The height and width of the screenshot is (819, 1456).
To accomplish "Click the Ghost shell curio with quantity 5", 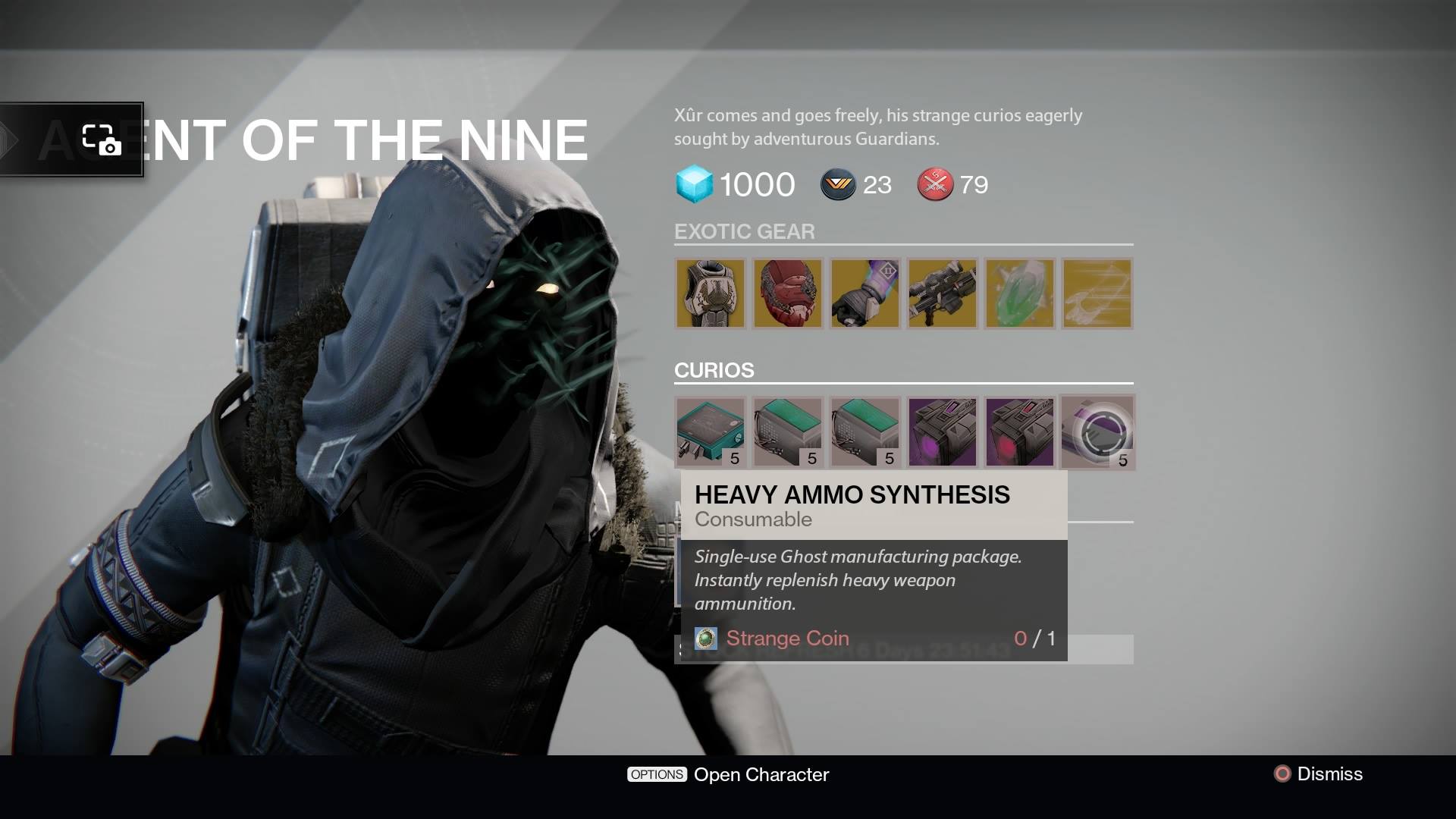I will tap(1098, 432).
